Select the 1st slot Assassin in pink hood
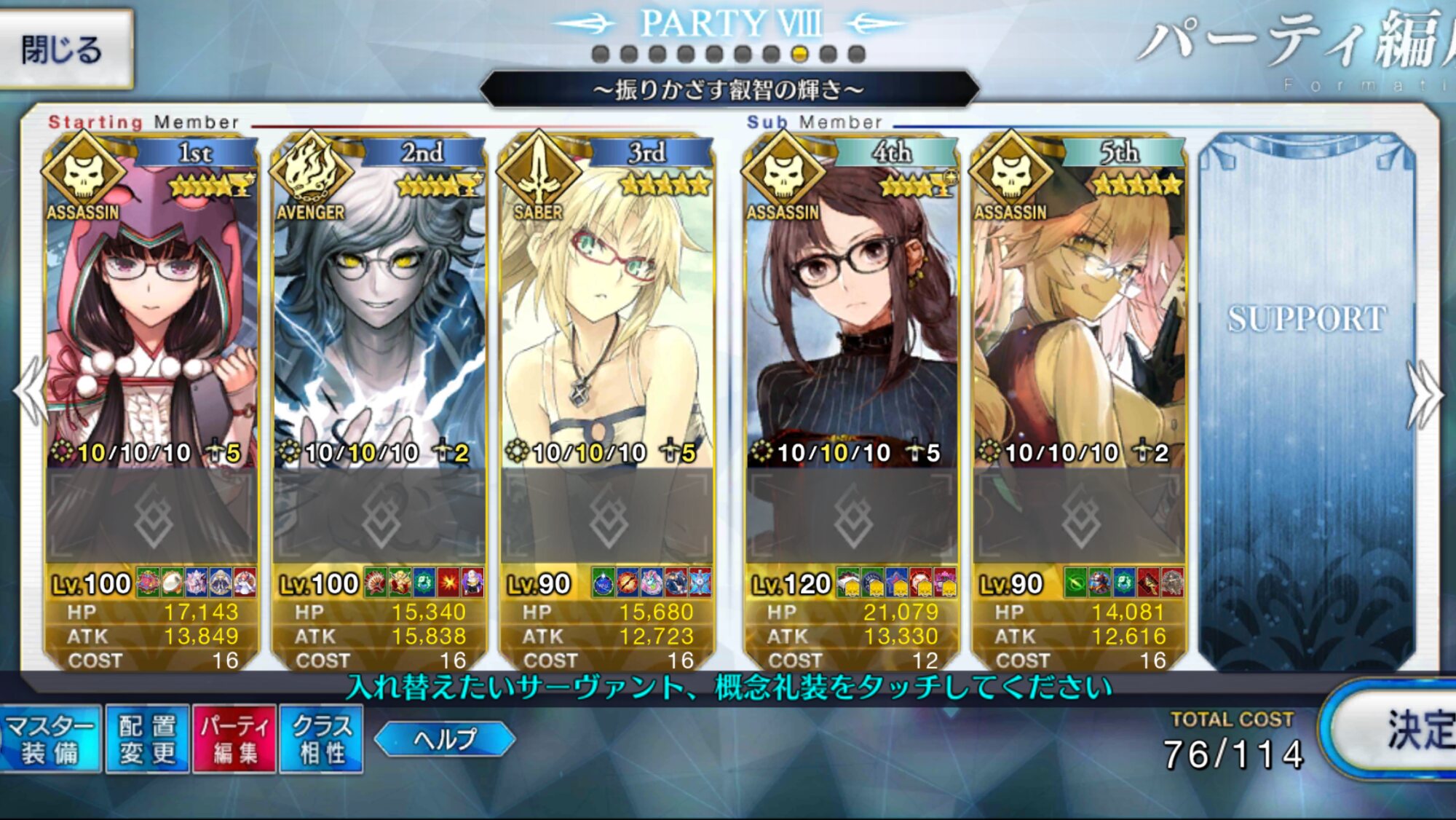The width and height of the screenshot is (1456, 820). coord(151,313)
